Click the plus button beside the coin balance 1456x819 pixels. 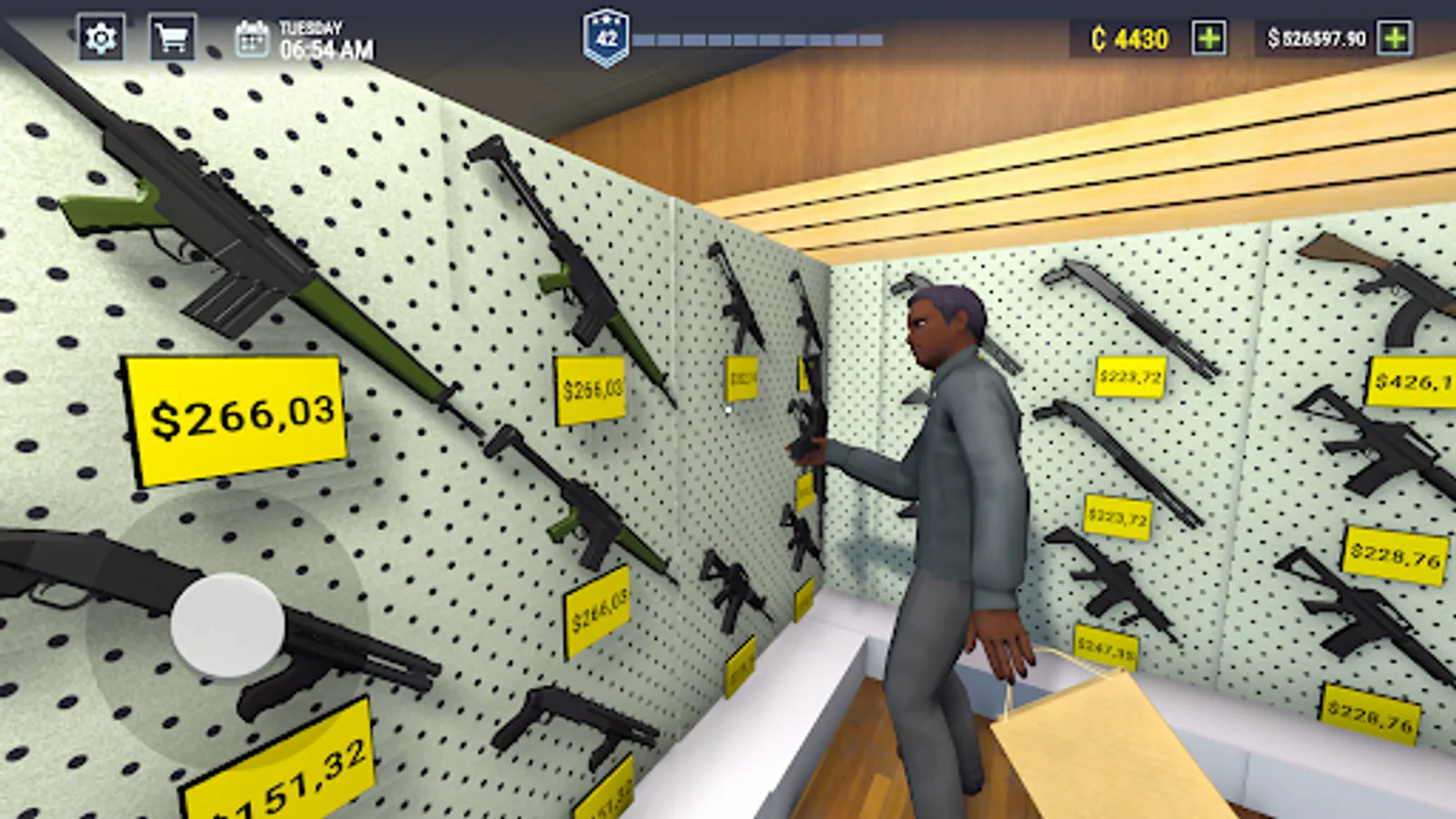[1210, 37]
